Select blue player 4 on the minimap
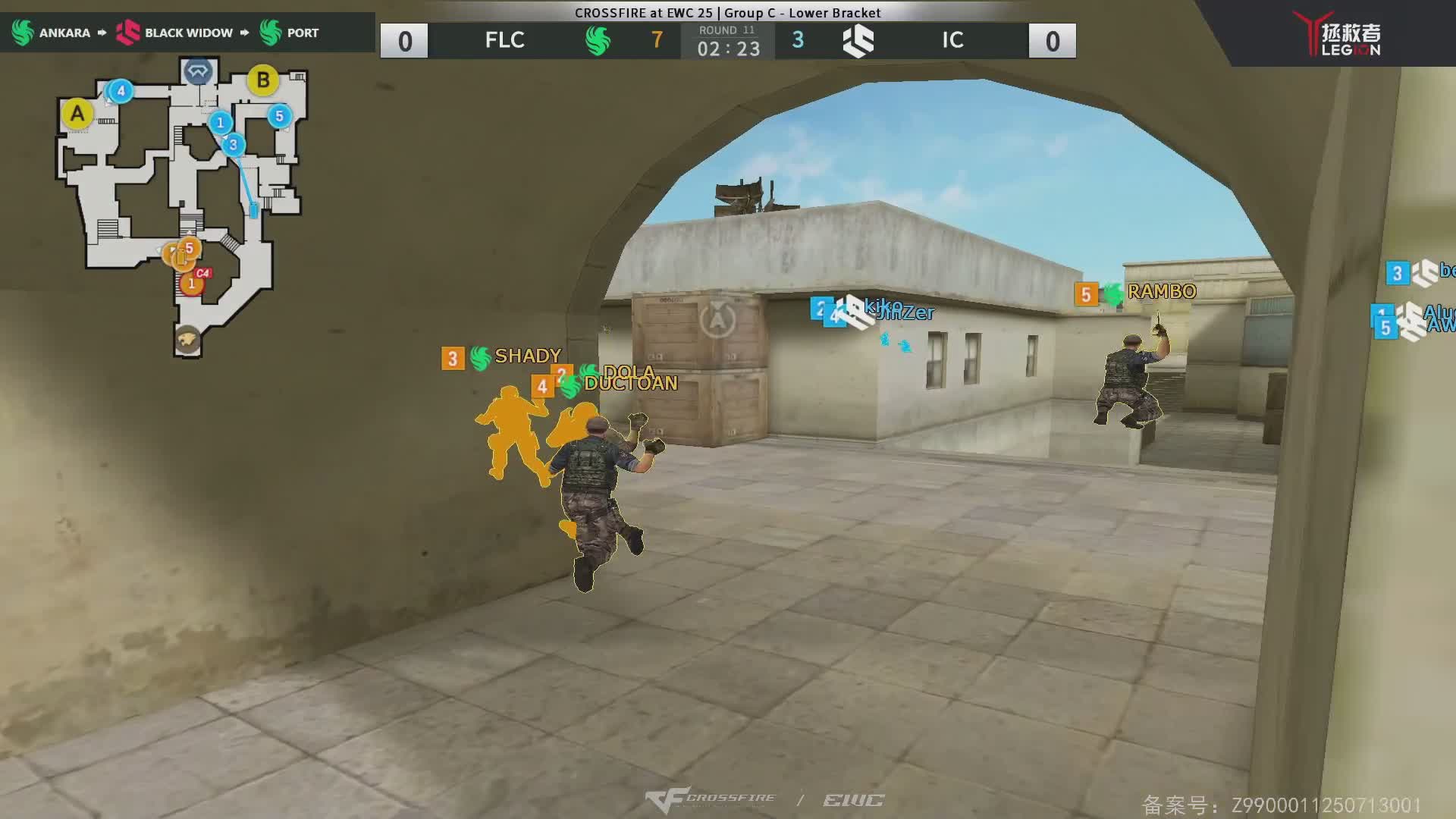The height and width of the screenshot is (819, 1456). tap(121, 92)
